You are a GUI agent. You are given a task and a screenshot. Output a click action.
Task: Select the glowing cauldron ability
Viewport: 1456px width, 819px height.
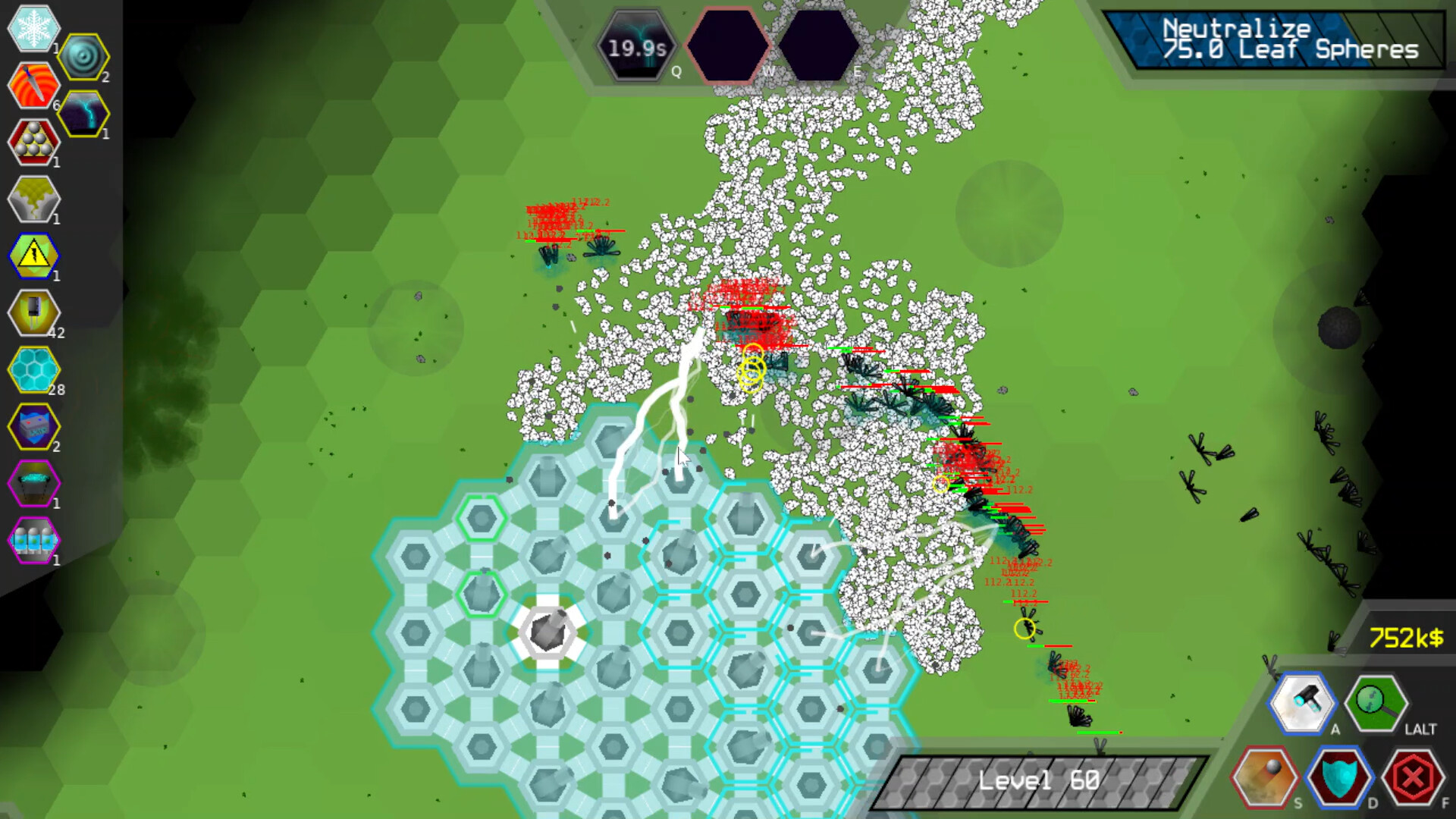33,483
